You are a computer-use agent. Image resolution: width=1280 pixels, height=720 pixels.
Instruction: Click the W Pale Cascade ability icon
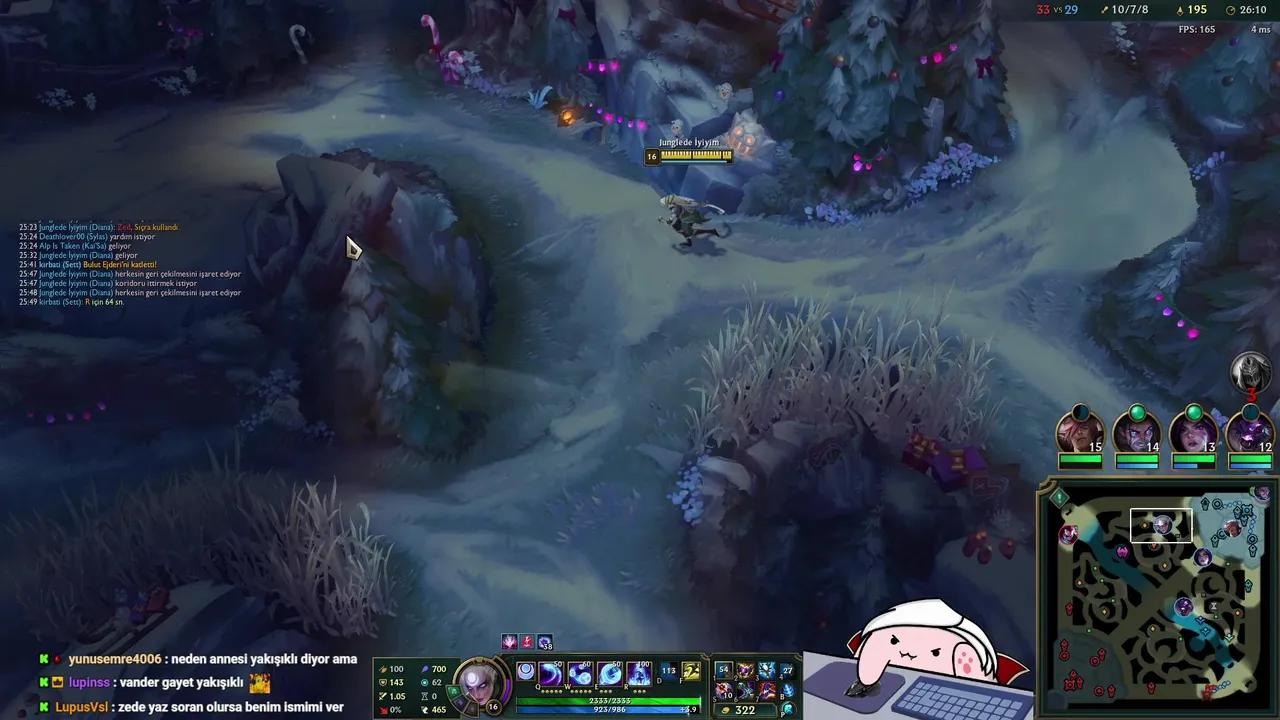578,673
